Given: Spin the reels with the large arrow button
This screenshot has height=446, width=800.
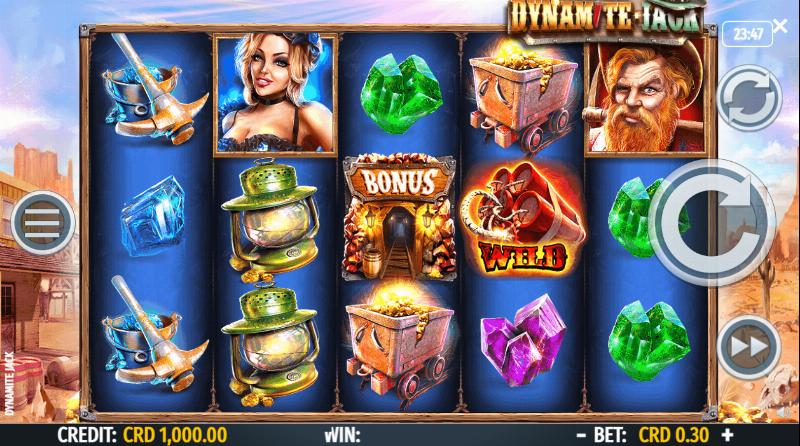Looking at the screenshot, I should 712,222.
